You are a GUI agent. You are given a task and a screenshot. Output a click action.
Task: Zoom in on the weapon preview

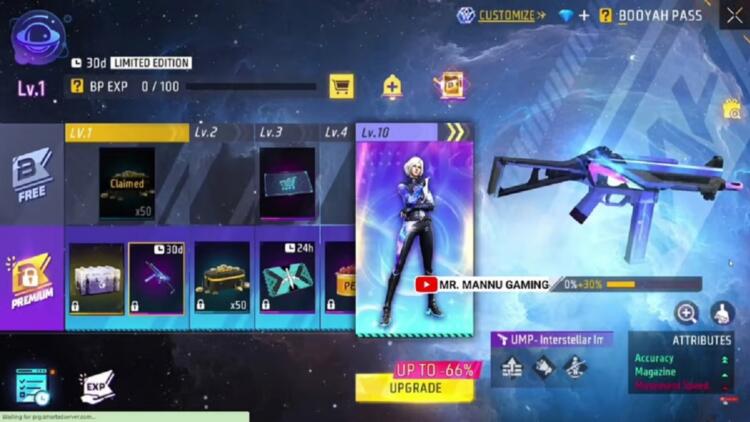click(x=686, y=313)
